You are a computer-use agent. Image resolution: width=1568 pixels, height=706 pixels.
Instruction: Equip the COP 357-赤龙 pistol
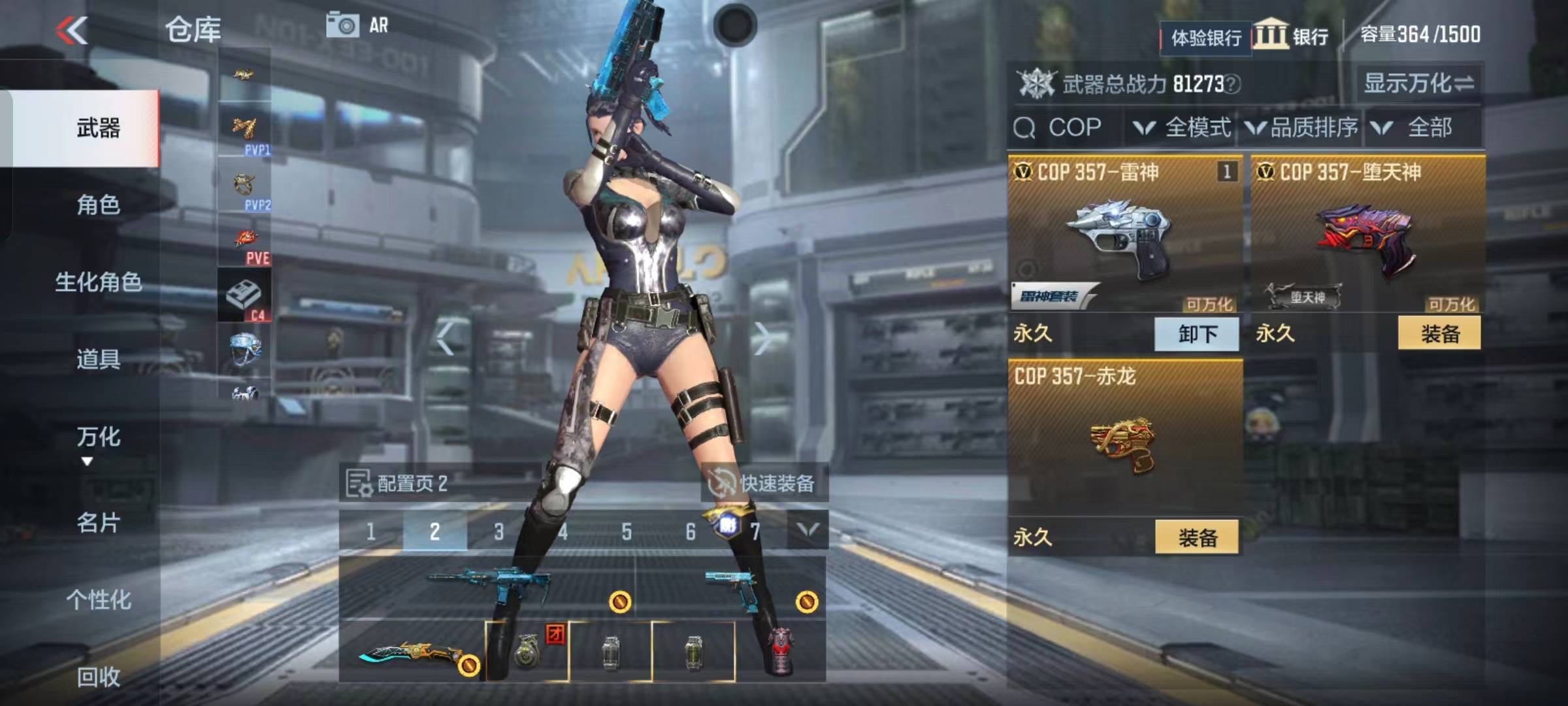click(x=1197, y=538)
